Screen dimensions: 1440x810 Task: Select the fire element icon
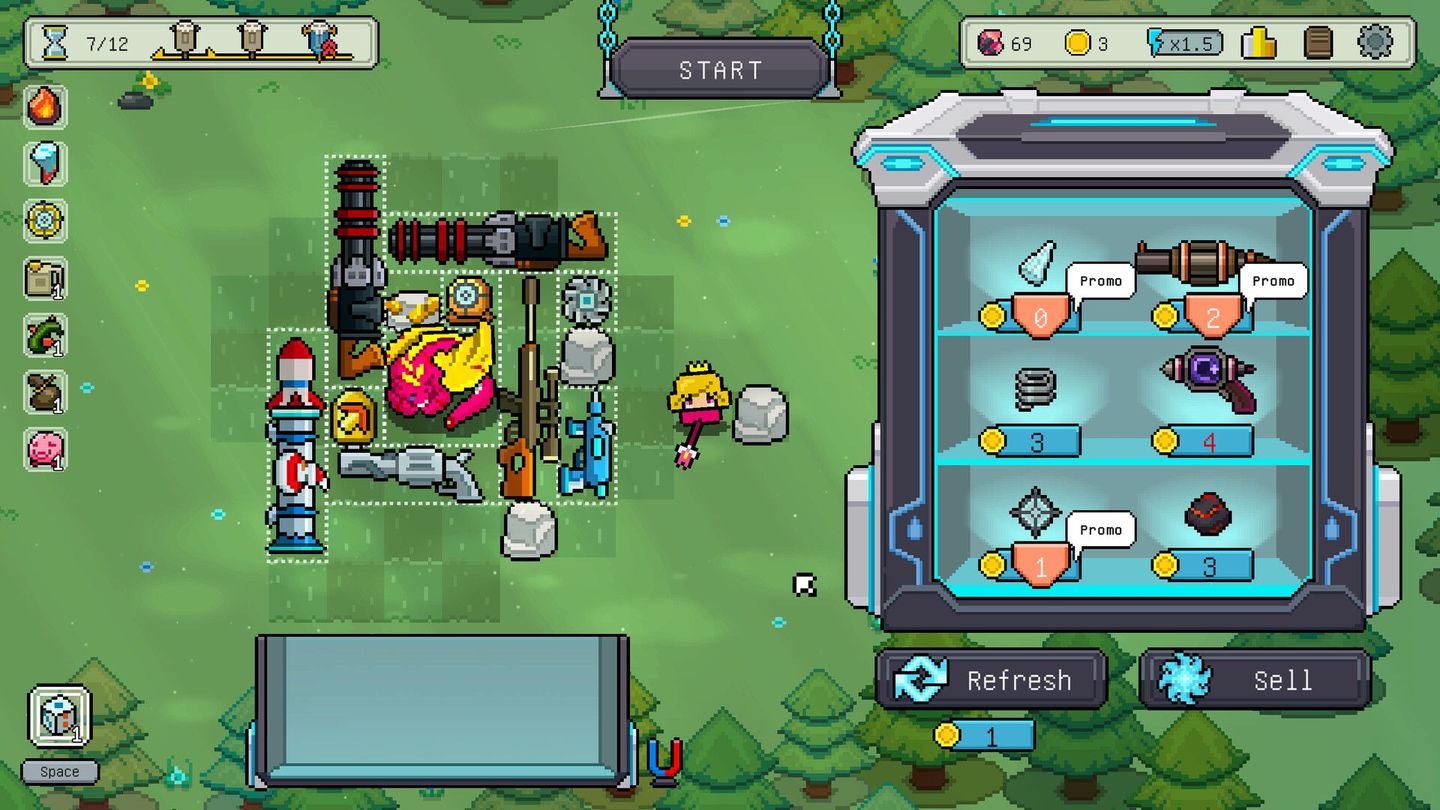point(45,106)
